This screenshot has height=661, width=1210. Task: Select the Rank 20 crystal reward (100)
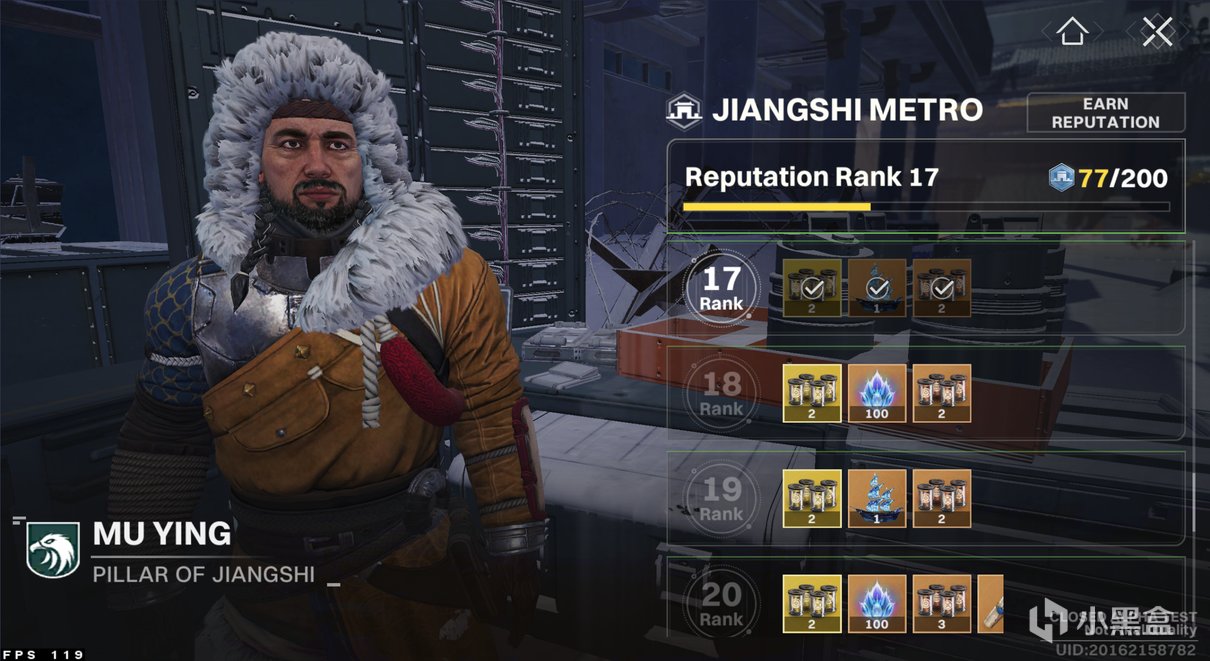point(877,603)
